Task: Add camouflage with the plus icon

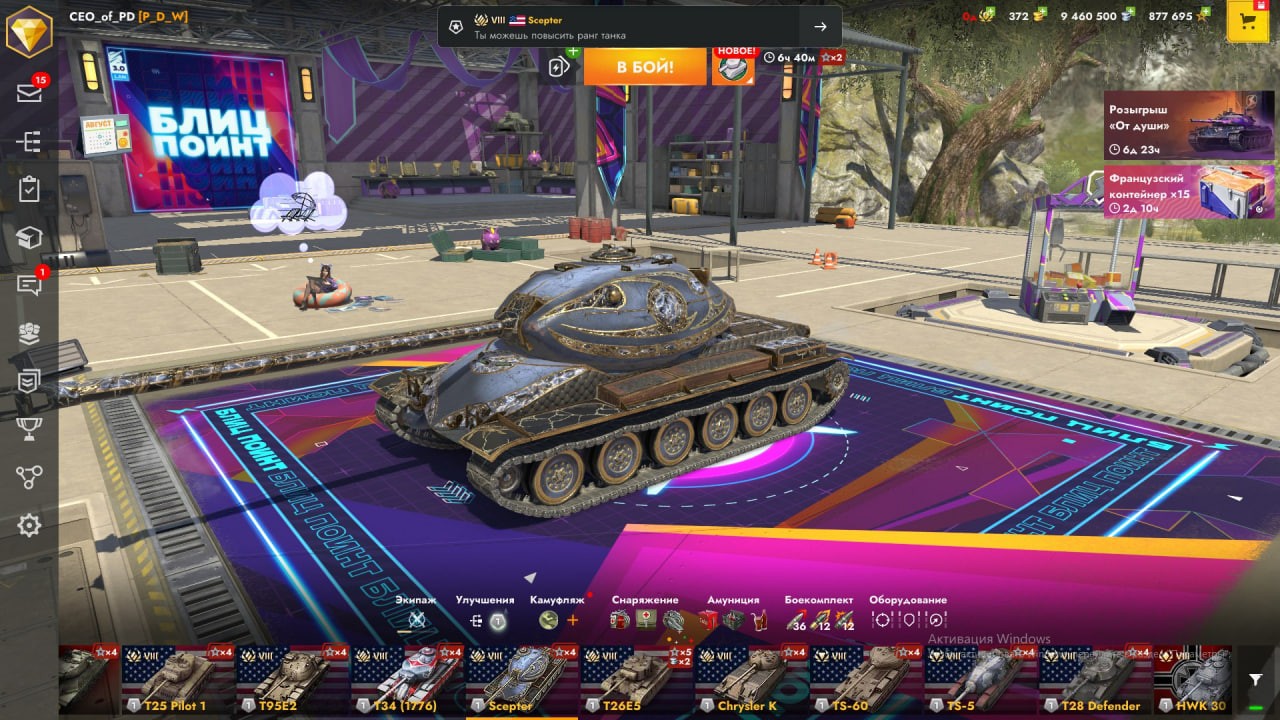Action: 573,620
